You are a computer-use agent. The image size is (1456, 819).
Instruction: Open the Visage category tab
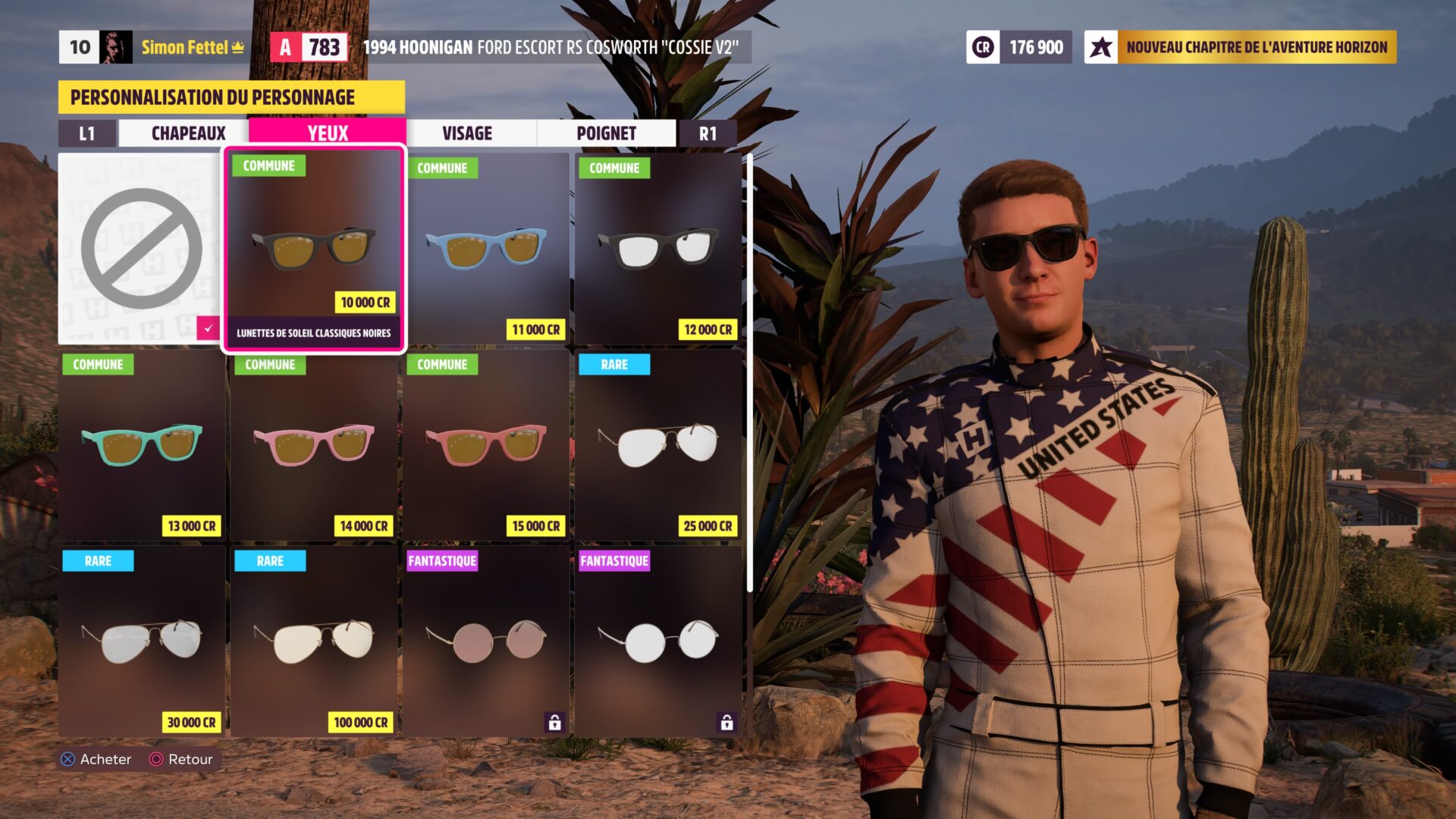(467, 133)
